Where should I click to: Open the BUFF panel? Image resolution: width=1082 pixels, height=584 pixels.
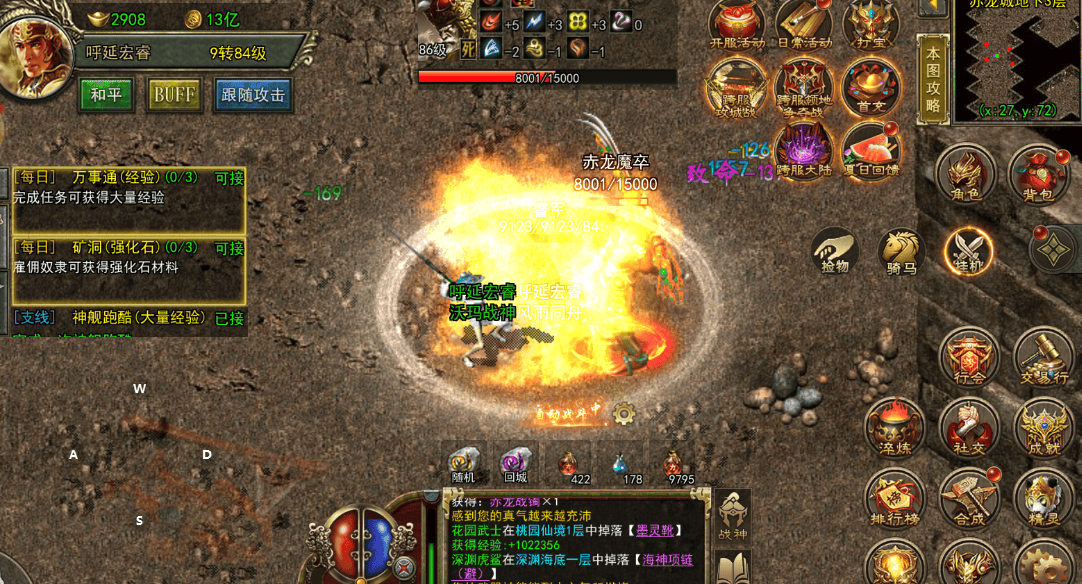[174, 95]
